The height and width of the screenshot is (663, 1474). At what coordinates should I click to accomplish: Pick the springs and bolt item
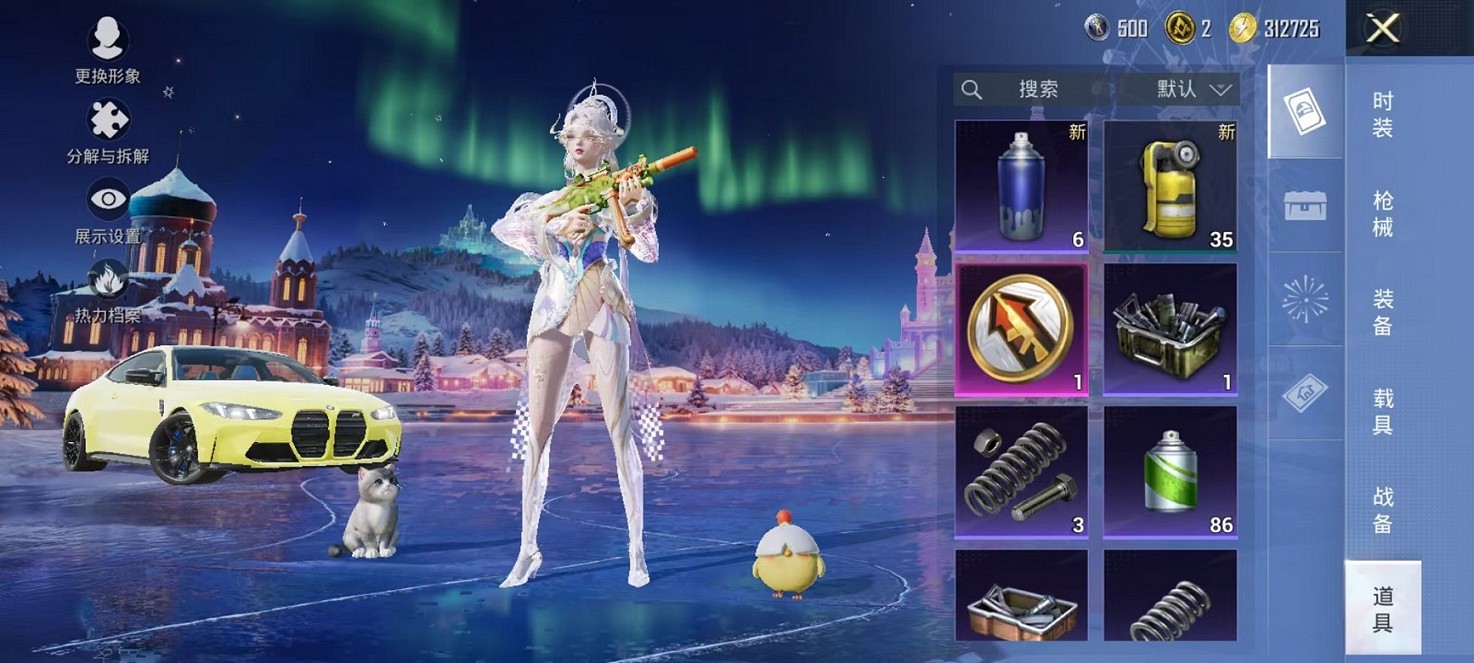click(x=1021, y=471)
